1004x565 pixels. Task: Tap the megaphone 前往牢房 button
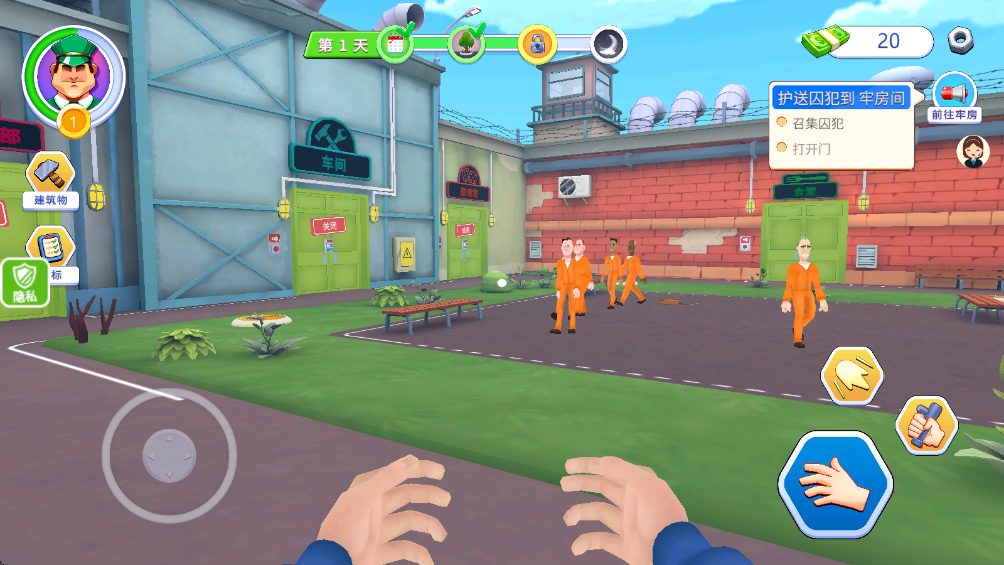(x=953, y=98)
